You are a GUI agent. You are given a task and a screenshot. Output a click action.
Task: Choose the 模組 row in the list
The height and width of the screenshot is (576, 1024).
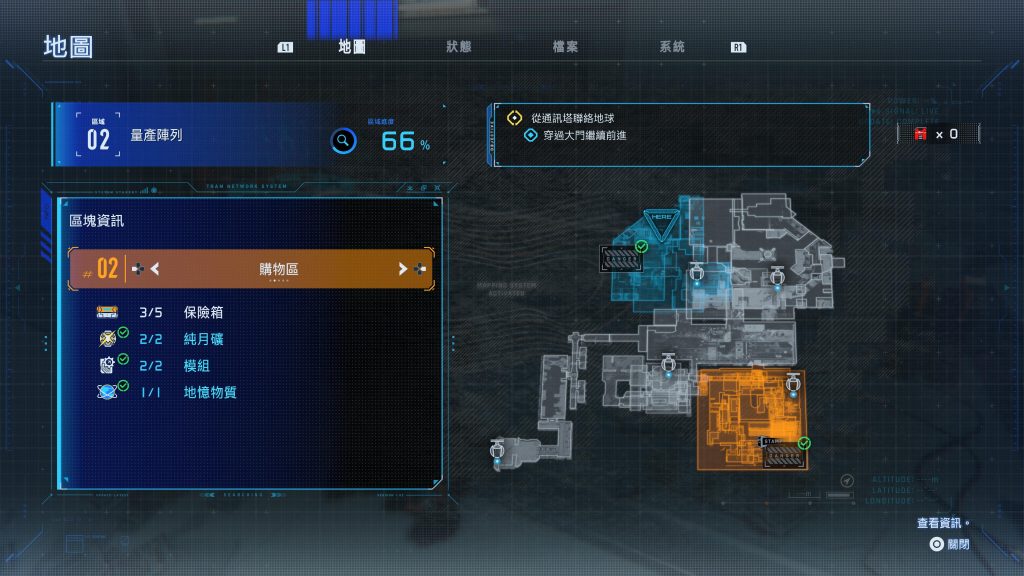pos(195,365)
